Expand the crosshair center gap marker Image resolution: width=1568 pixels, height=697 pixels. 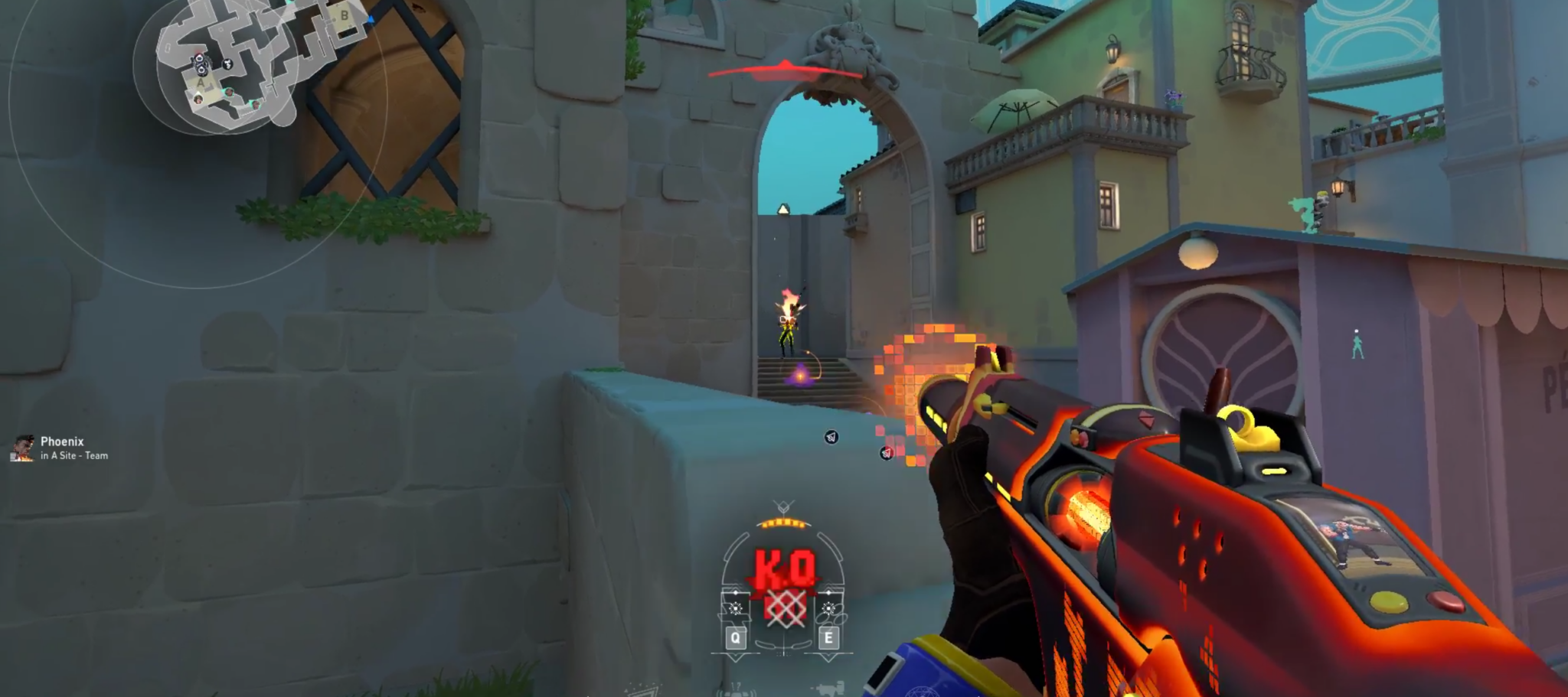click(783, 651)
